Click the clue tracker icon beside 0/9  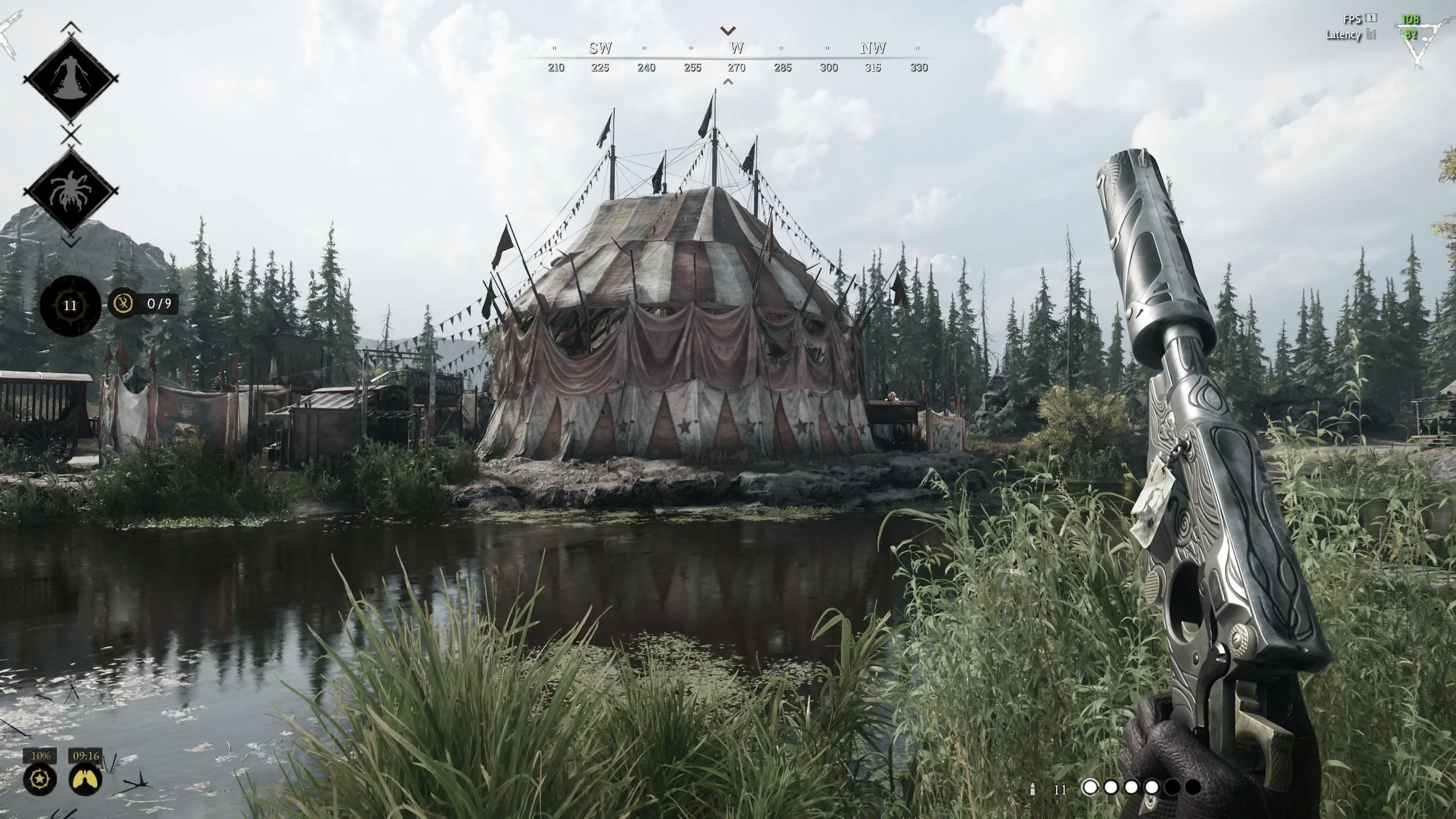coord(123,304)
